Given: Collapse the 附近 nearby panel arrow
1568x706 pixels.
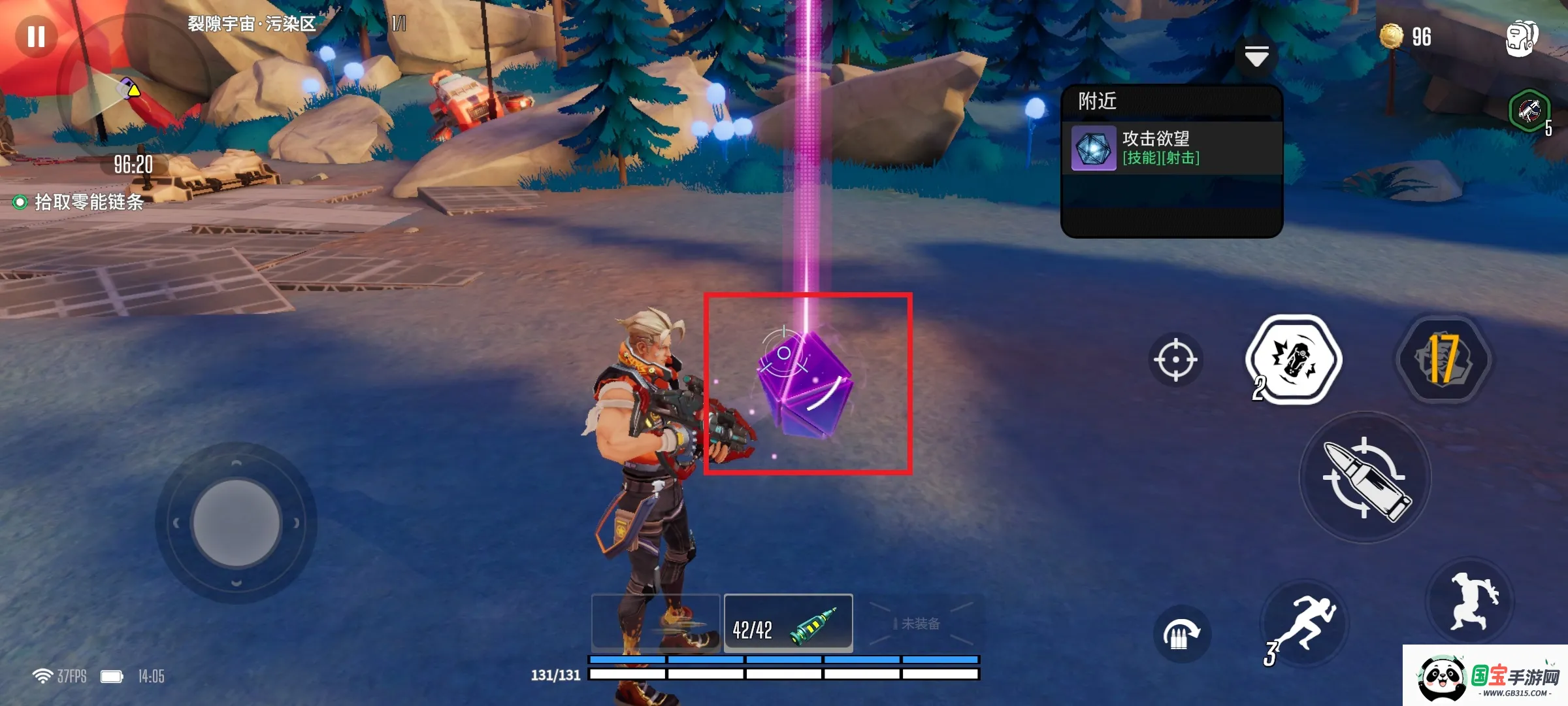Looking at the screenshot, I should coord(1256,58).
